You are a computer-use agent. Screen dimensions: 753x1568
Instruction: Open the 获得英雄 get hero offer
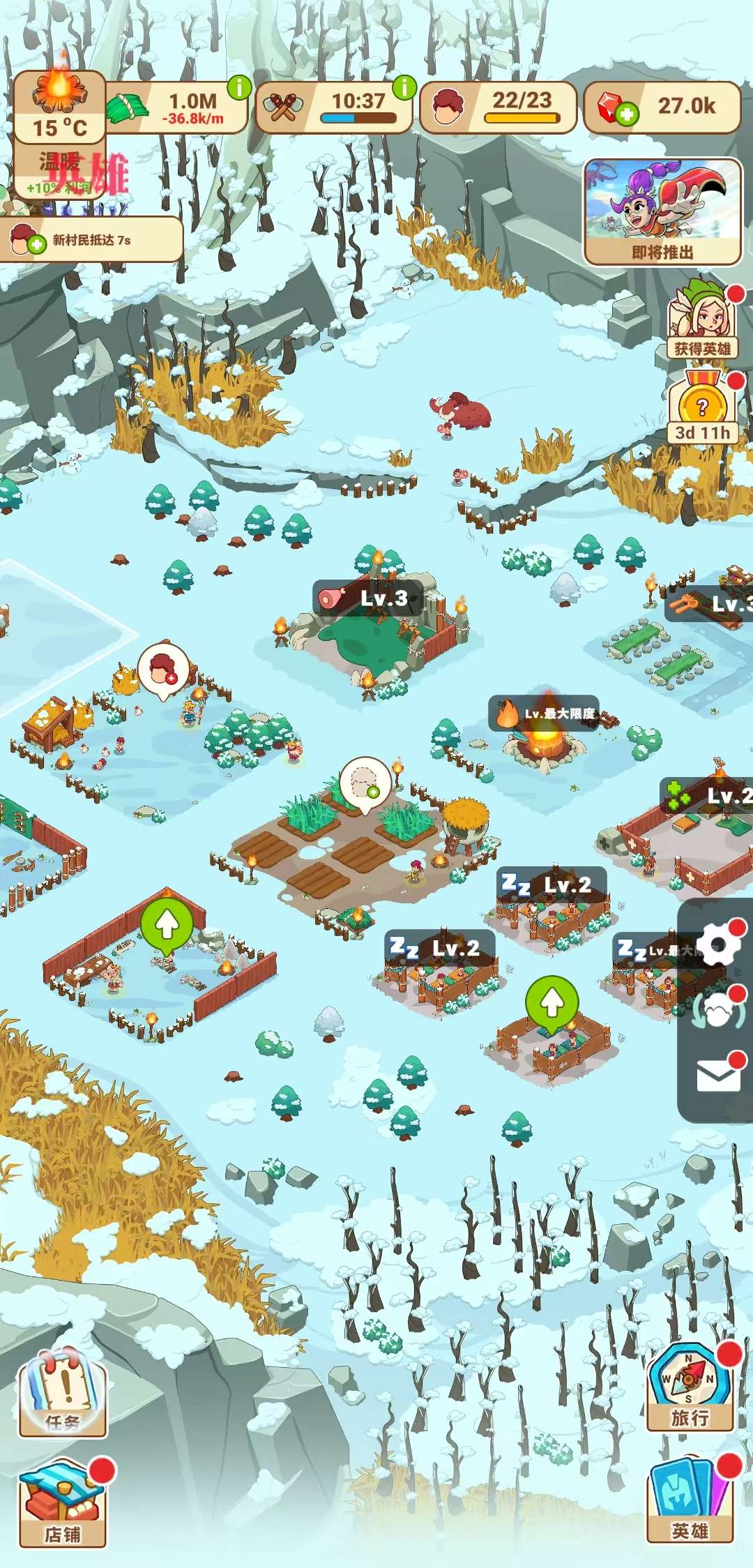pos(702,321)
